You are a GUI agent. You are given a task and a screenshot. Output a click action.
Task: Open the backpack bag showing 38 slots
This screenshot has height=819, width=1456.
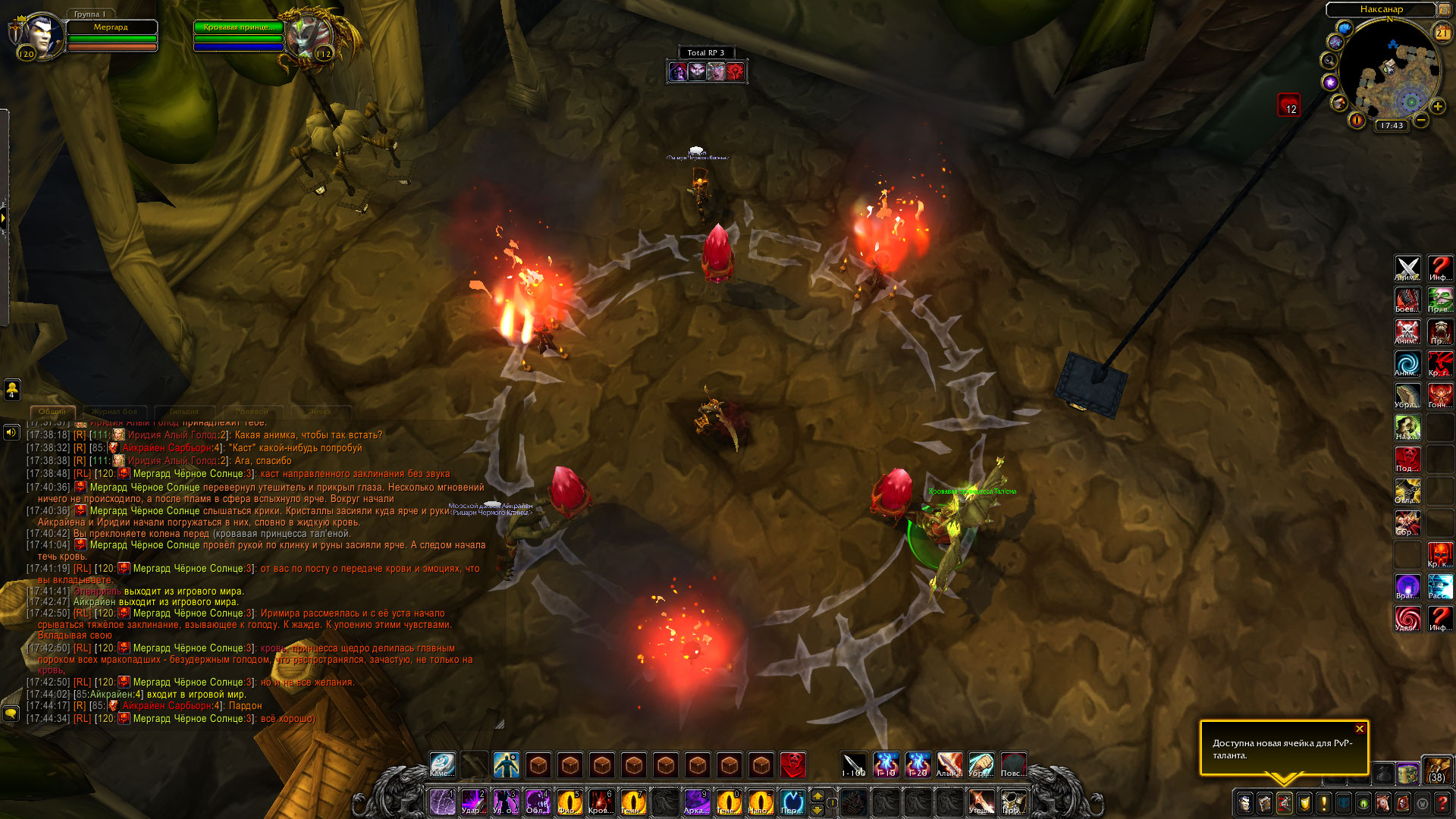1436,770
